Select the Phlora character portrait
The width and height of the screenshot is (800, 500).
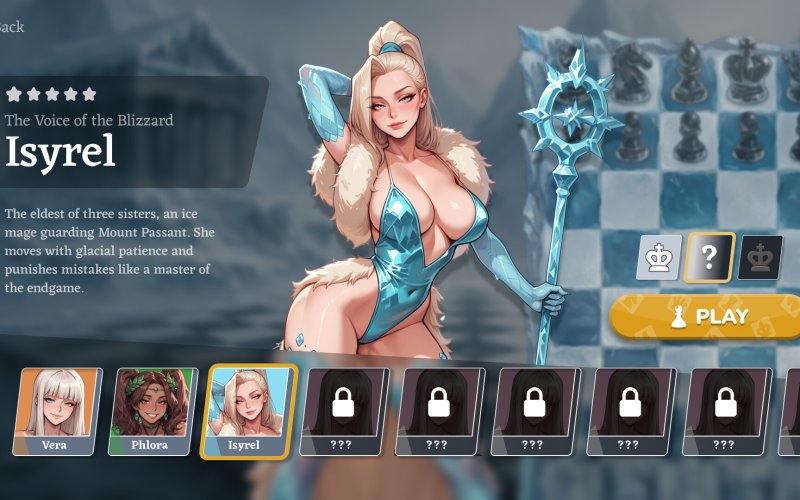click(x=153, y=411)
